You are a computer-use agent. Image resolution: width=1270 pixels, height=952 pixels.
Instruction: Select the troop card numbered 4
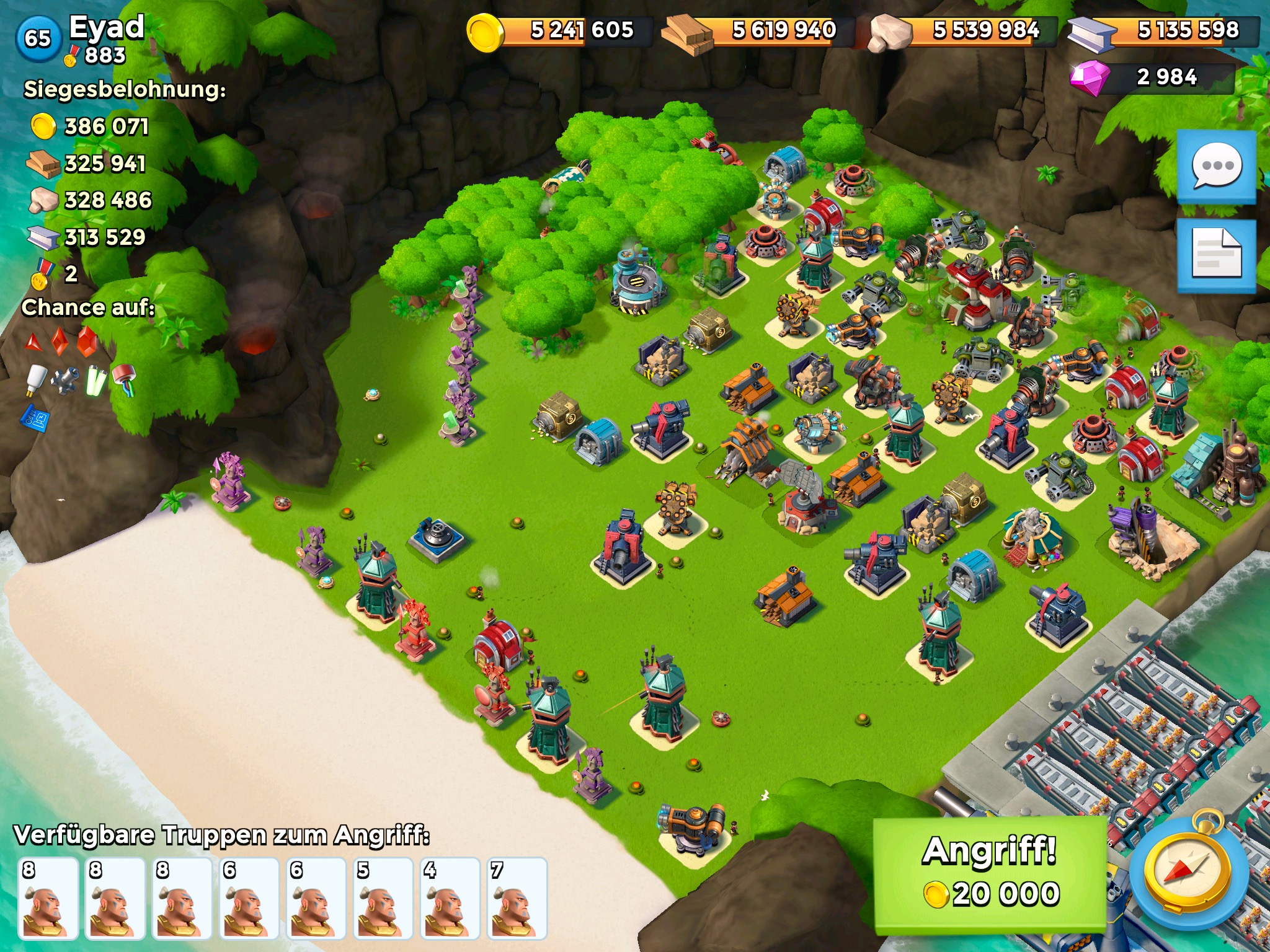(450, 899)
